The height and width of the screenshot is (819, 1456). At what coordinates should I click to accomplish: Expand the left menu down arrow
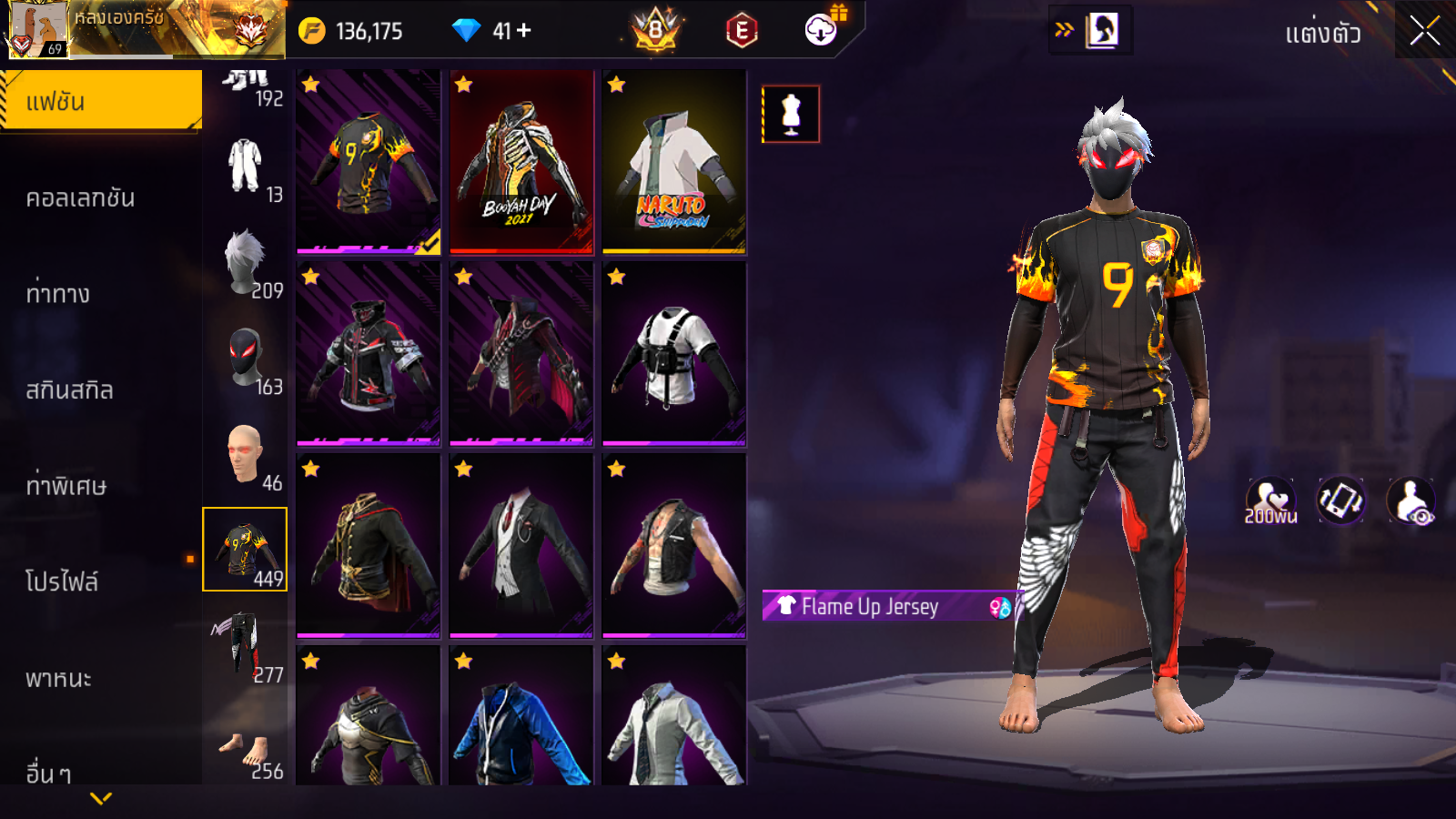[x=101, y=798]
